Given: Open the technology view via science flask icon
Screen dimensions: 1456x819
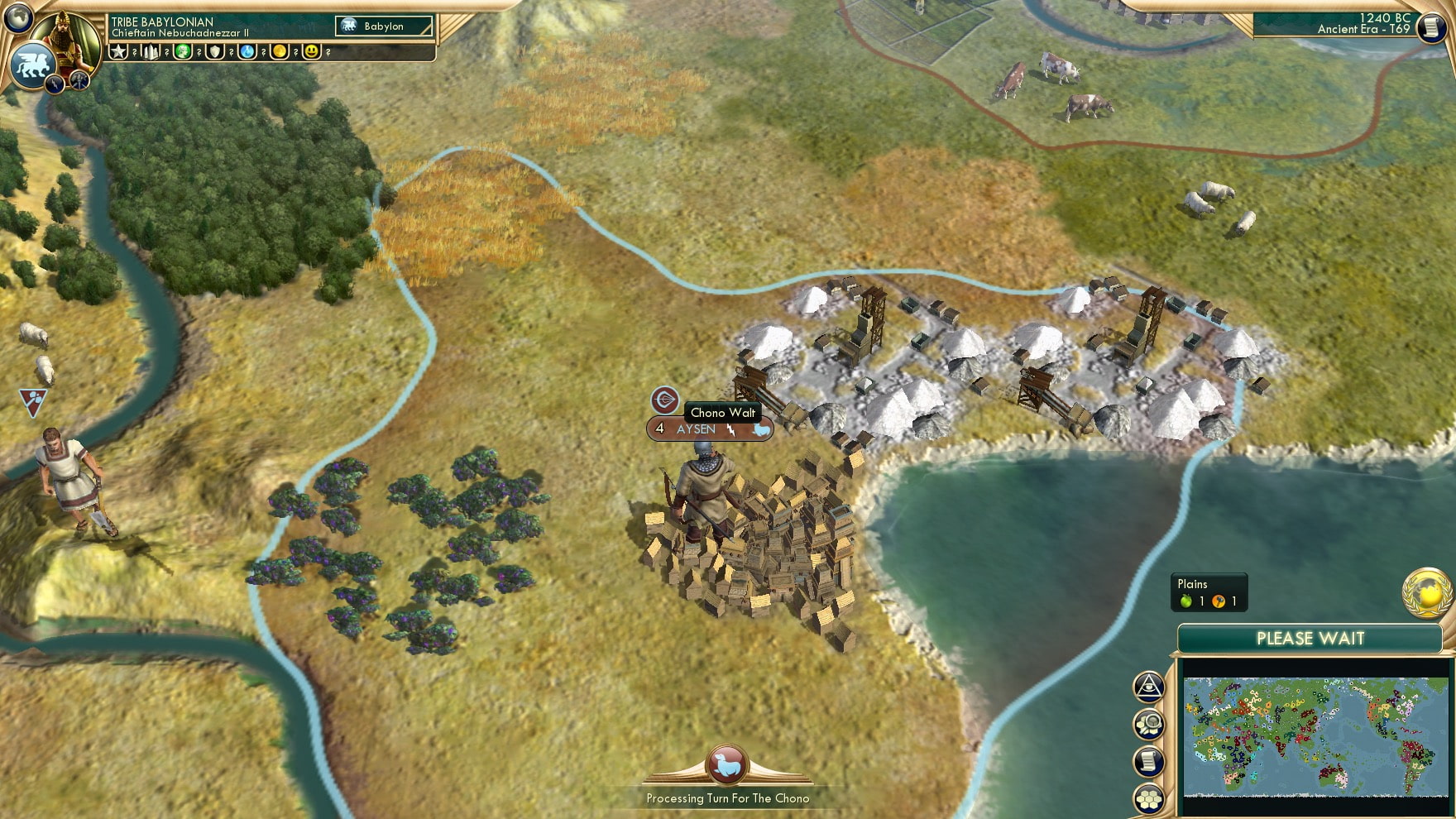Looking at the screenshot, I should click(x=249, y=53).
